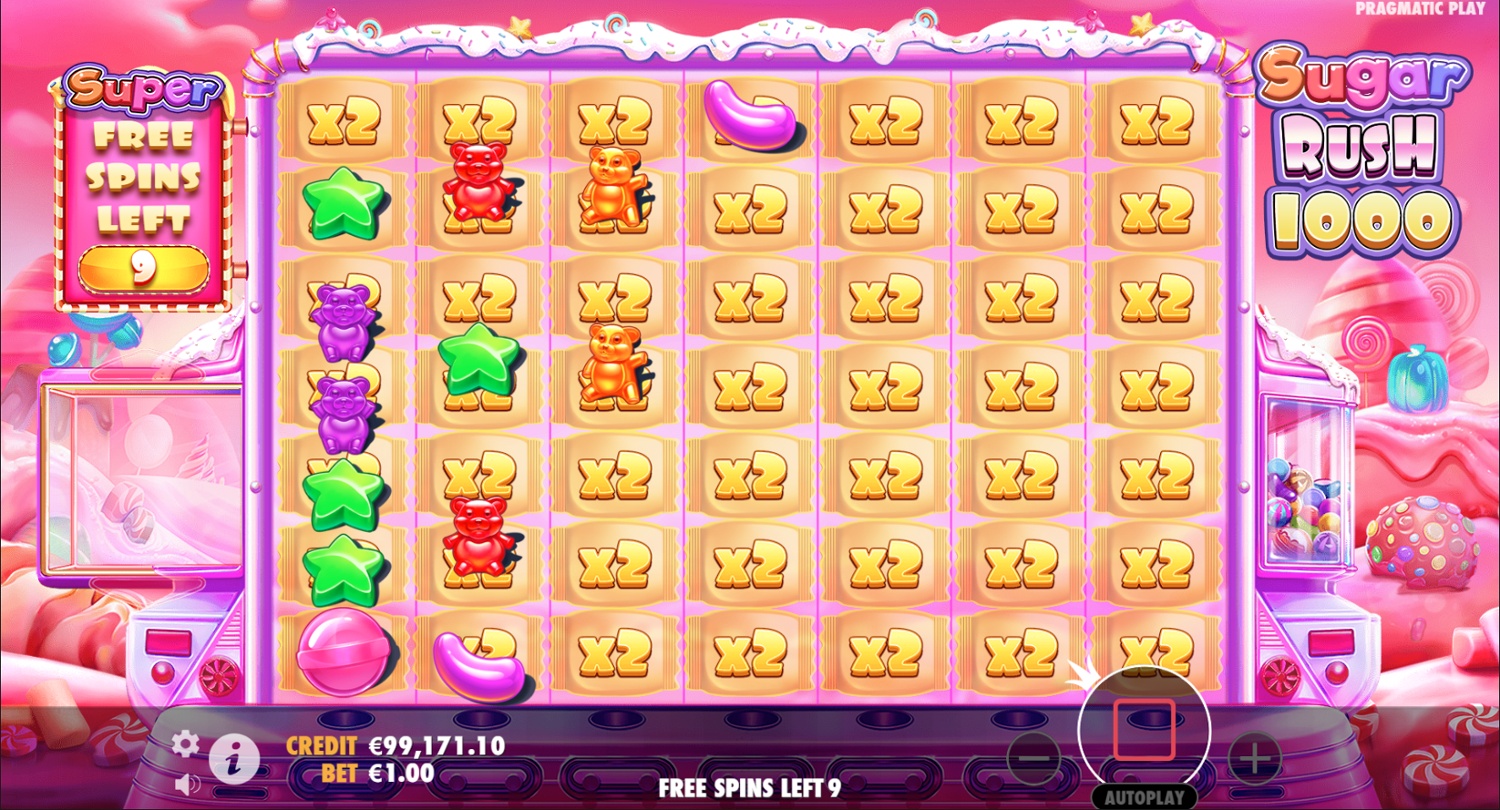Toggle the sound speaker icon

(185, 781)
